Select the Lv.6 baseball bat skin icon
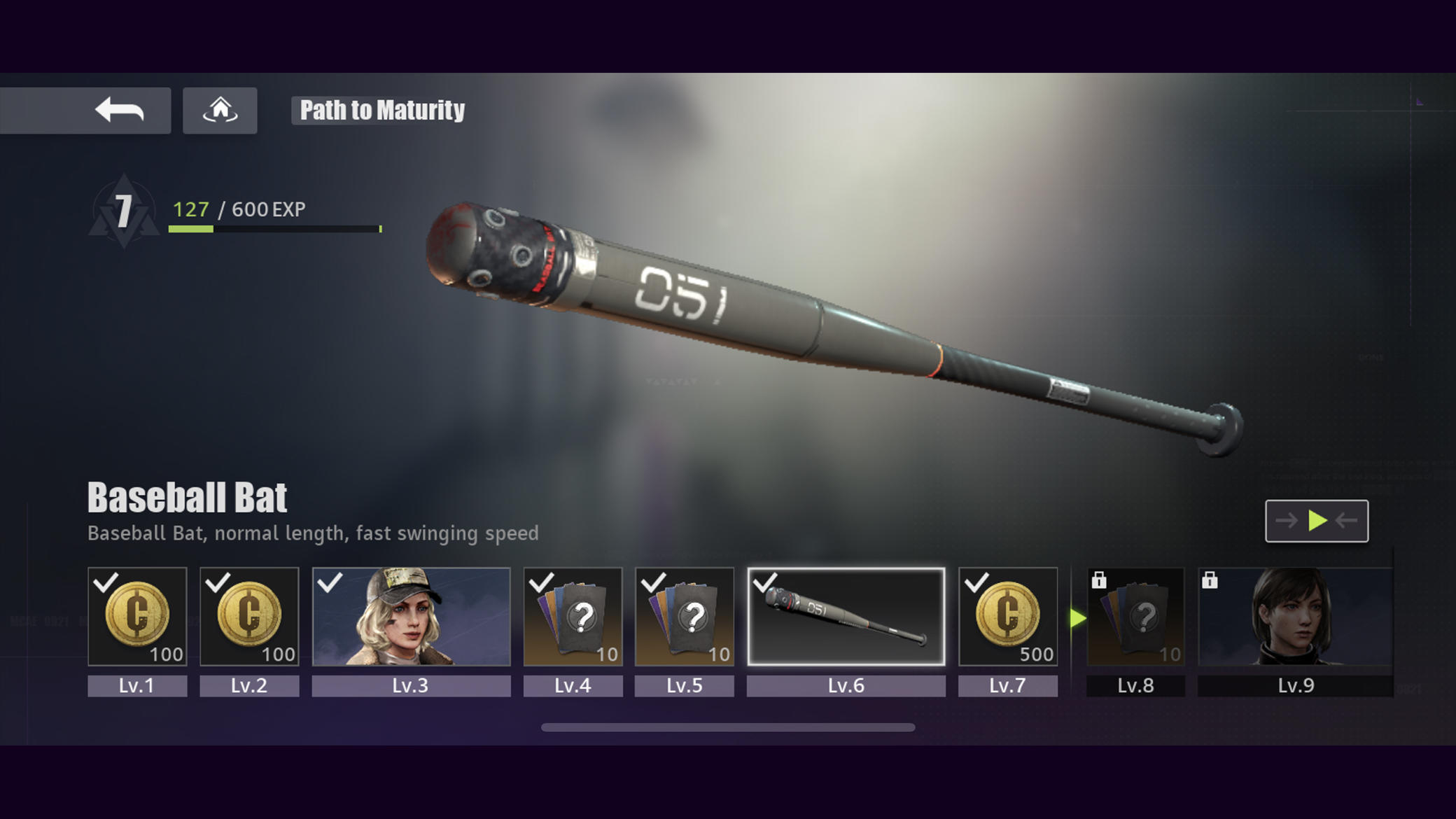Screen dimensions: 1456x819 (846, 616)
